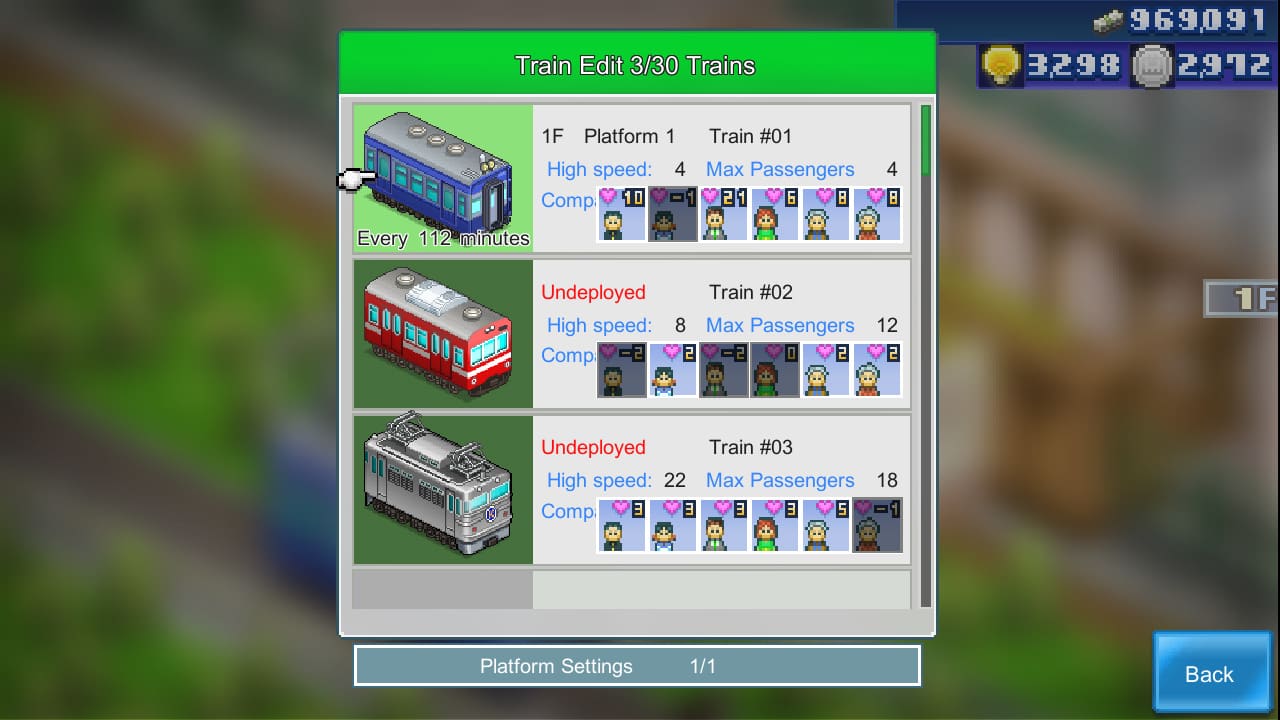Select the businessman passenger icon on Train #01
1280x720 pixels.
621,215
